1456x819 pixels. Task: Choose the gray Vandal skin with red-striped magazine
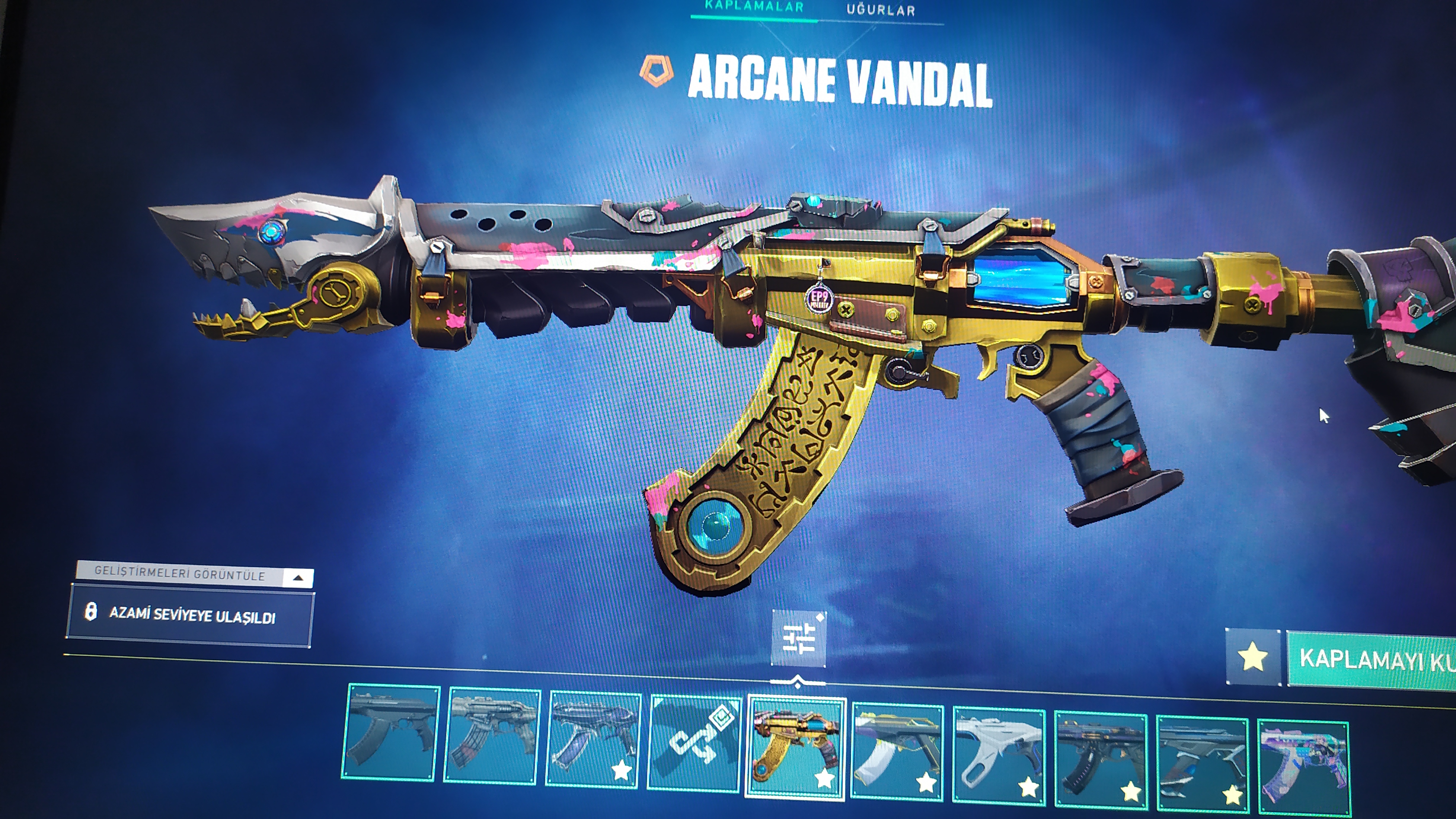click(x=492, y=735)
